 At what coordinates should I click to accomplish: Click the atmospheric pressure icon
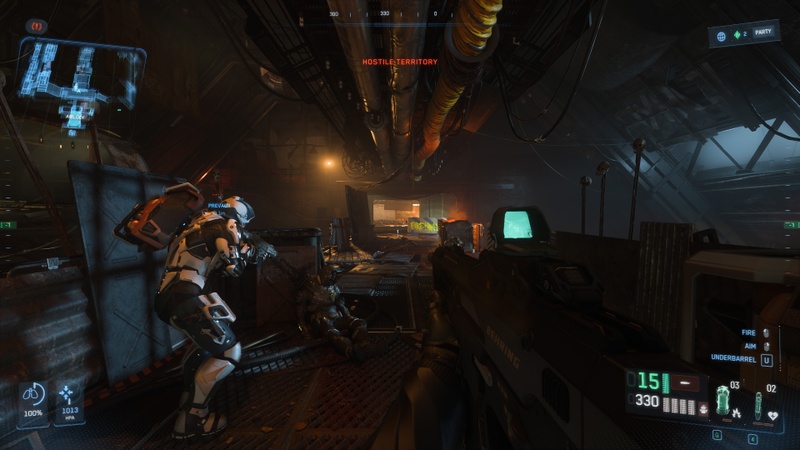pos(68,393)
